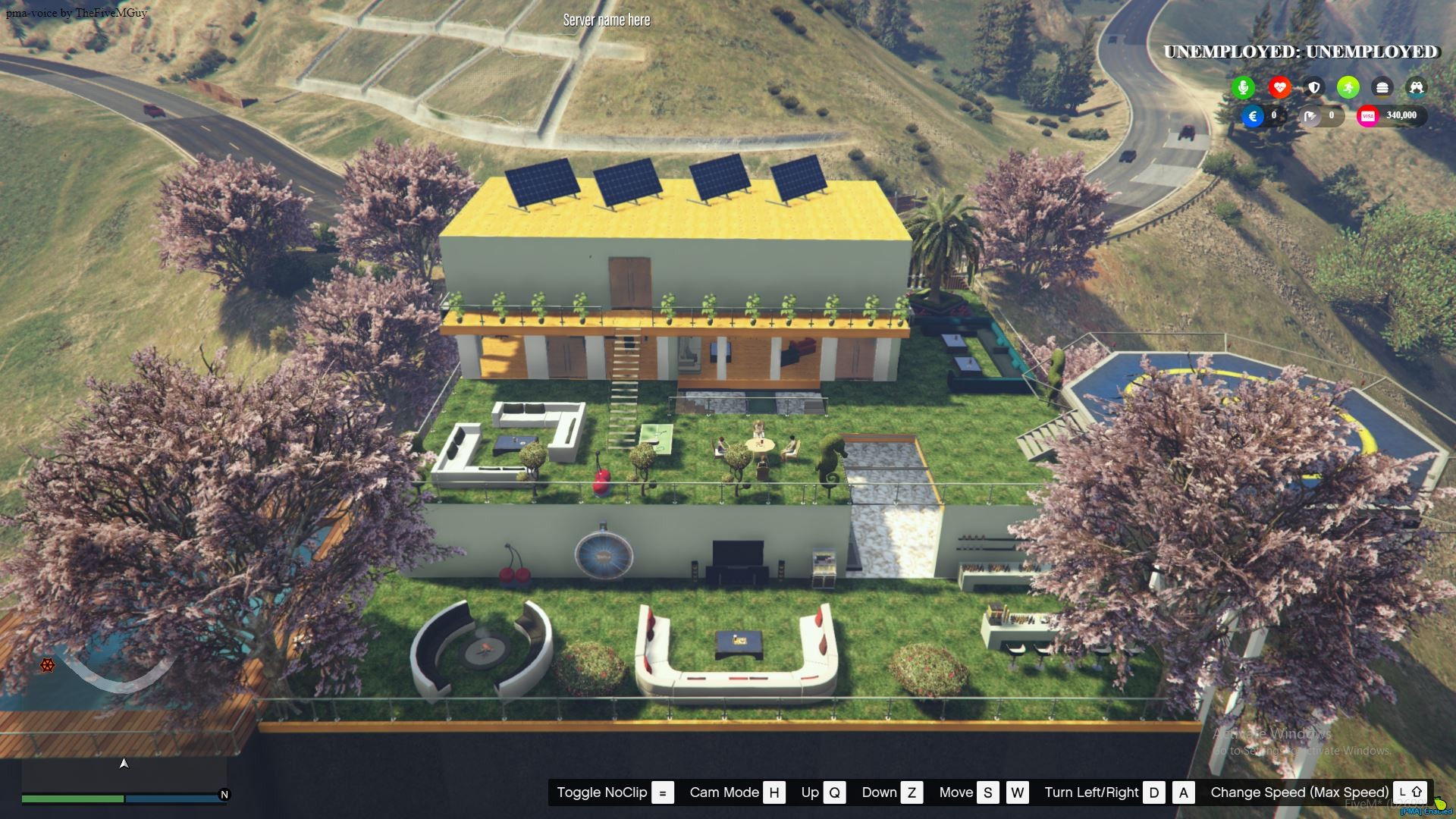This screenshot has height=819, width=1456.
Task: Click the green health bar above minimap
Action: tap(74, 798)
